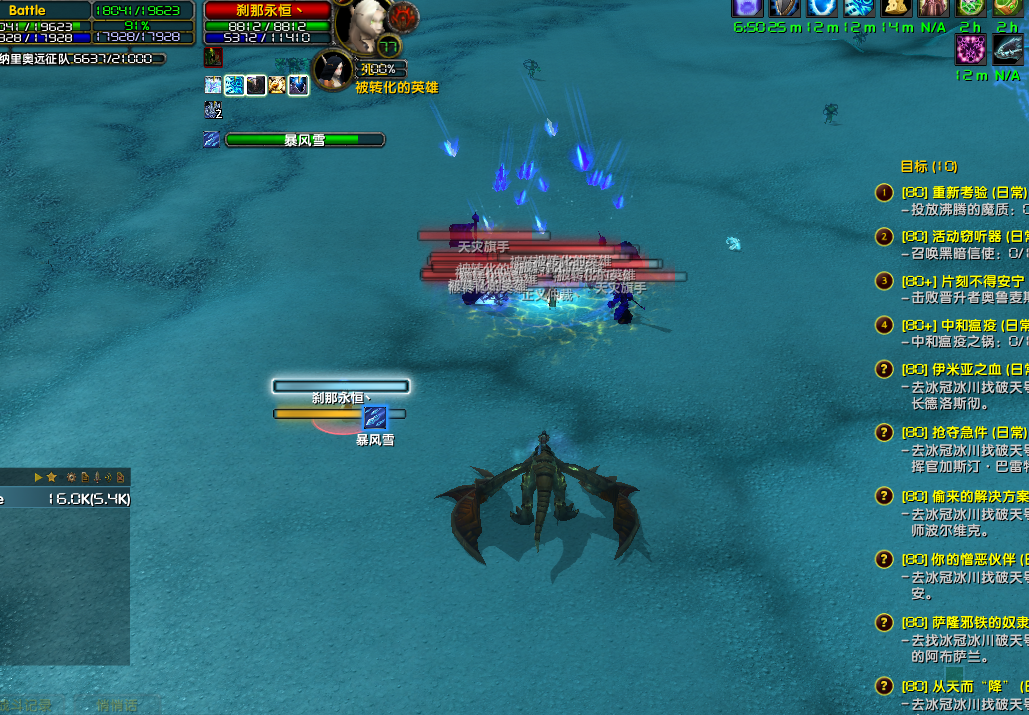
Task: Select the 被转化的英雄 target-of-target portrait
Action: point(332,70)
